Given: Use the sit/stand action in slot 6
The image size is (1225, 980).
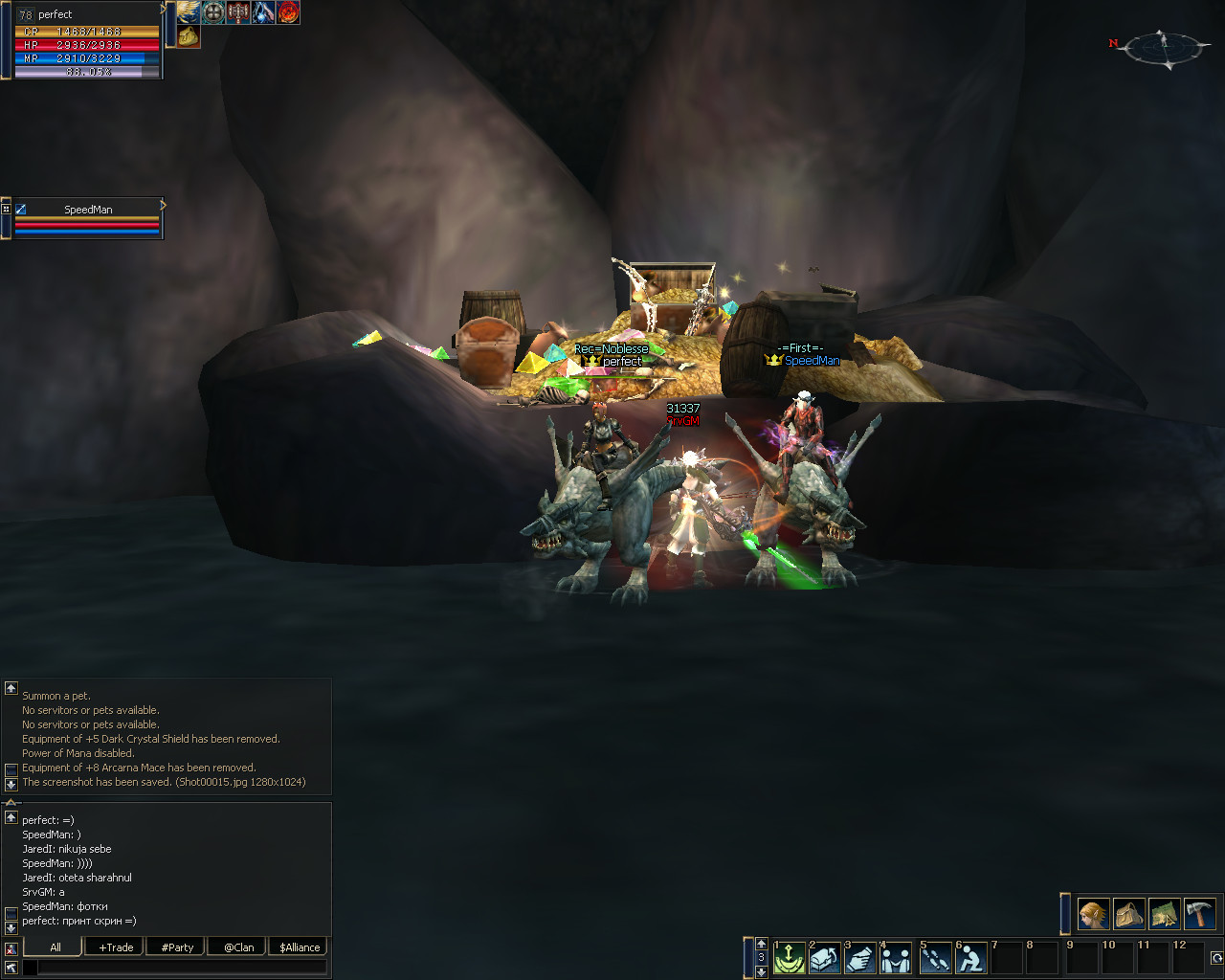Looking at the screenshot, I should (970, 957).
